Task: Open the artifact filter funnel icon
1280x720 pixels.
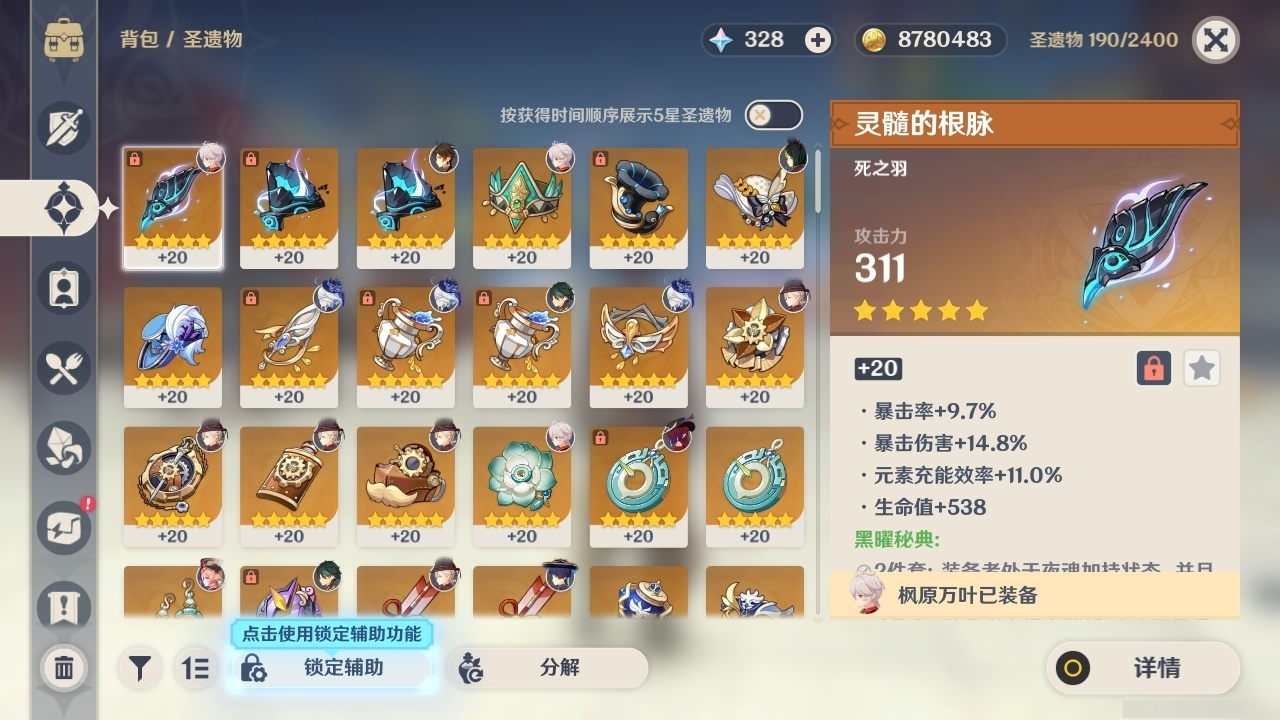Action: (140, 668)
